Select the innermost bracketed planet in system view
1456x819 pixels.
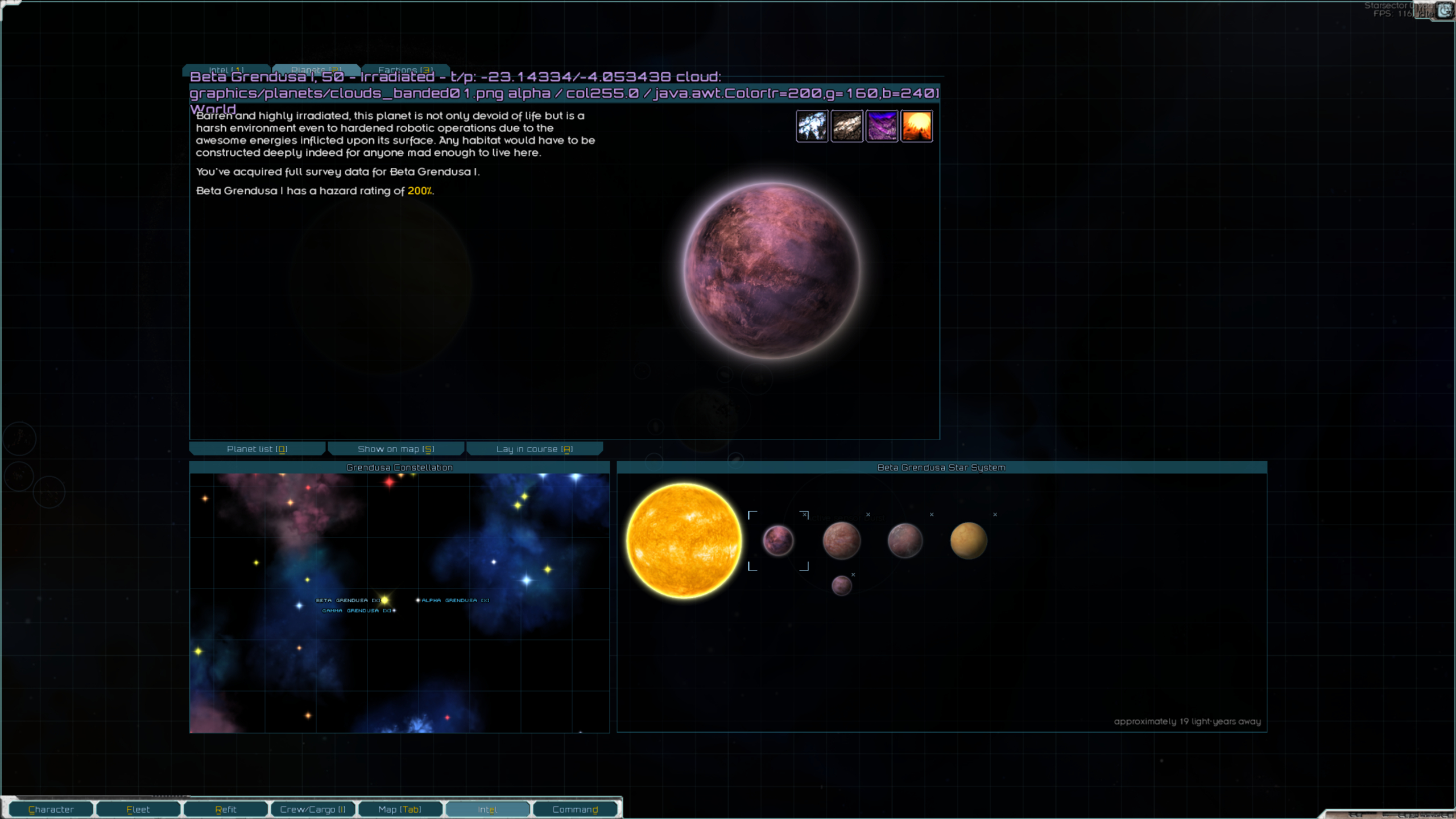pyautogui.click(x=779, y=540)
